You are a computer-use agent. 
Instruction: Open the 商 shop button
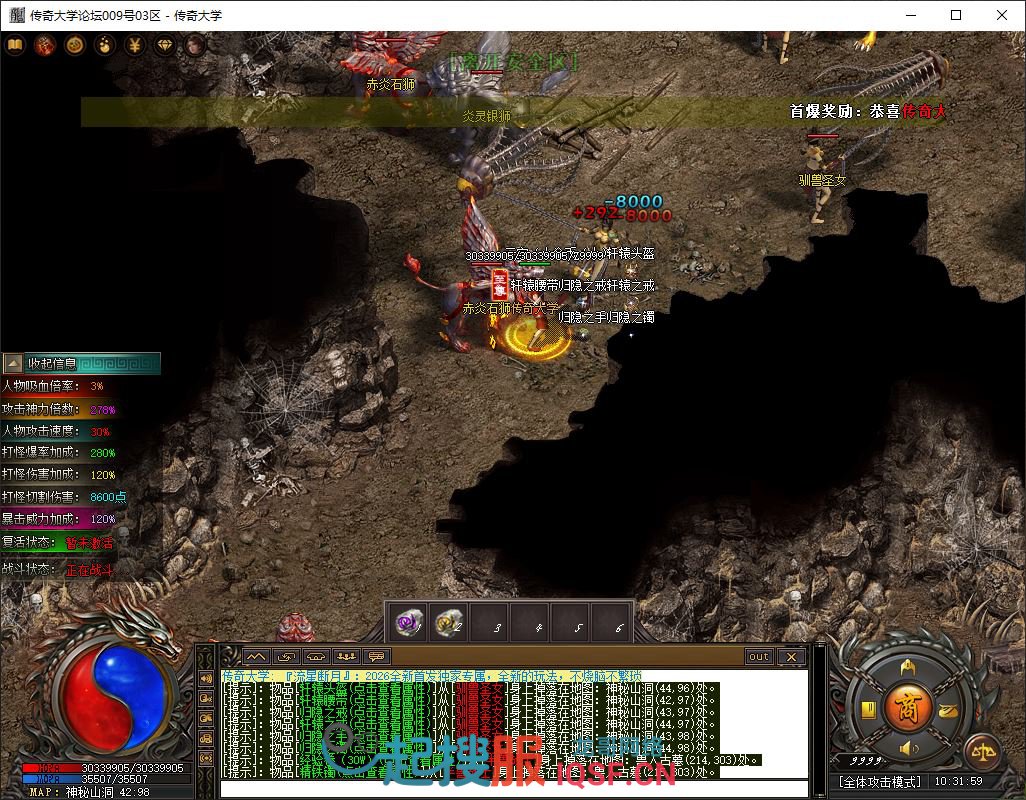pyautogui.click(x=909, y=707)
